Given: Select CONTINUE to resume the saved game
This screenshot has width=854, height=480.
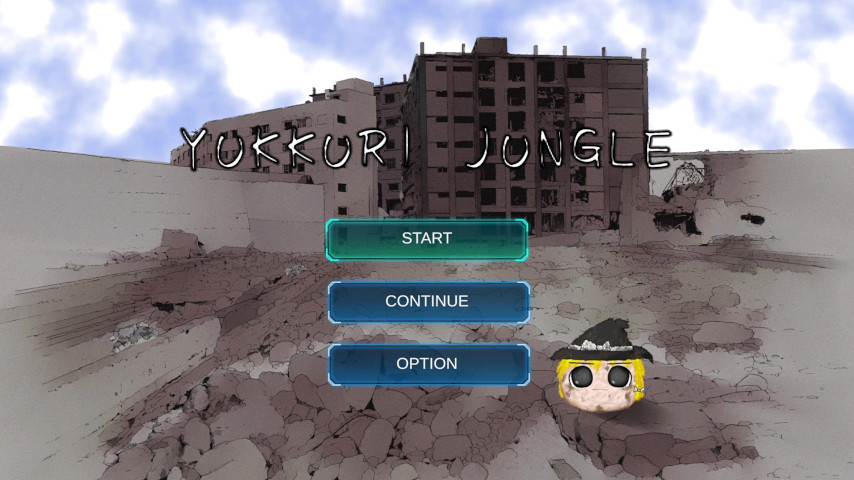Looking at the screenshot, I should pos(427,301).
